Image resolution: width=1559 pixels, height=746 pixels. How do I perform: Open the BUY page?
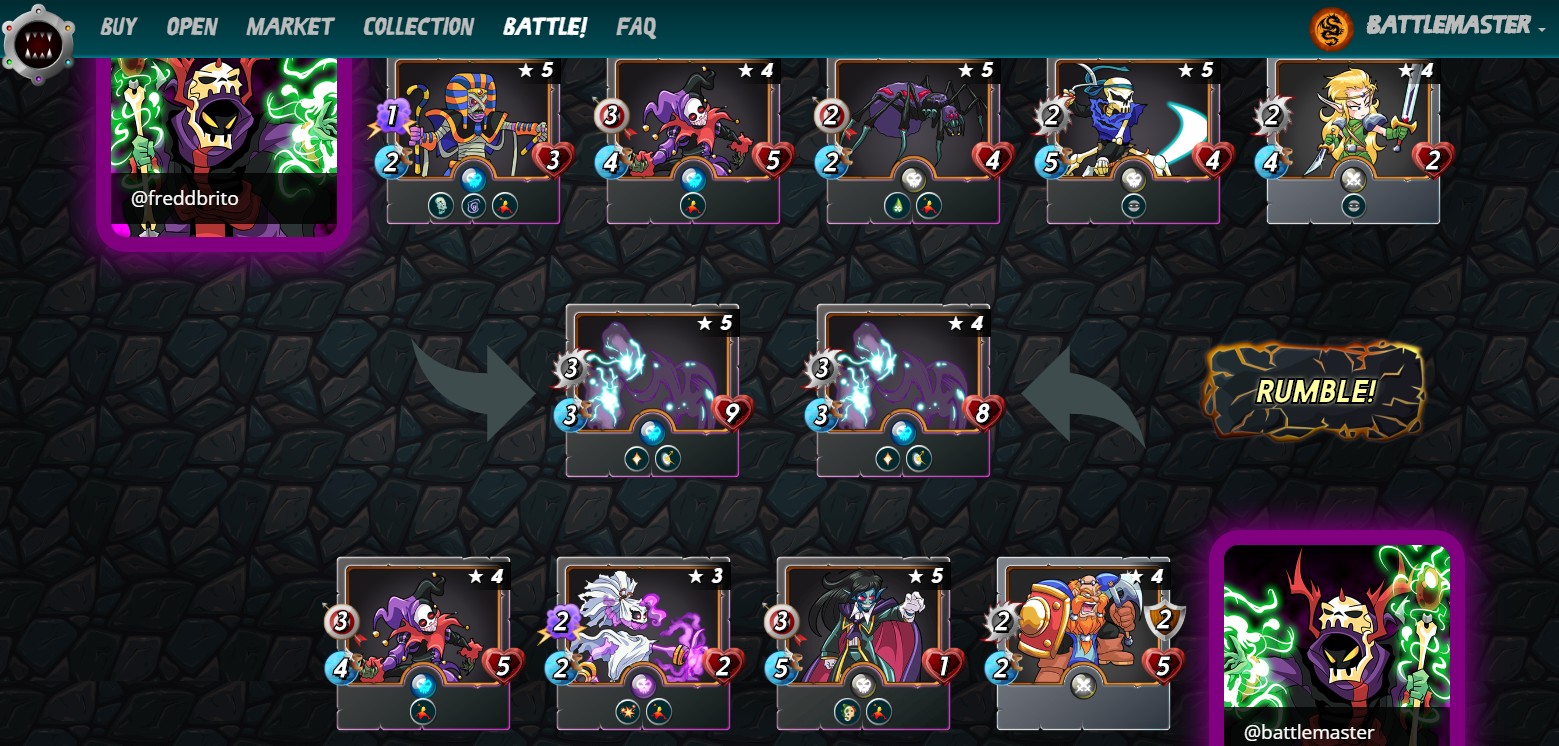[x=118, y=27]
